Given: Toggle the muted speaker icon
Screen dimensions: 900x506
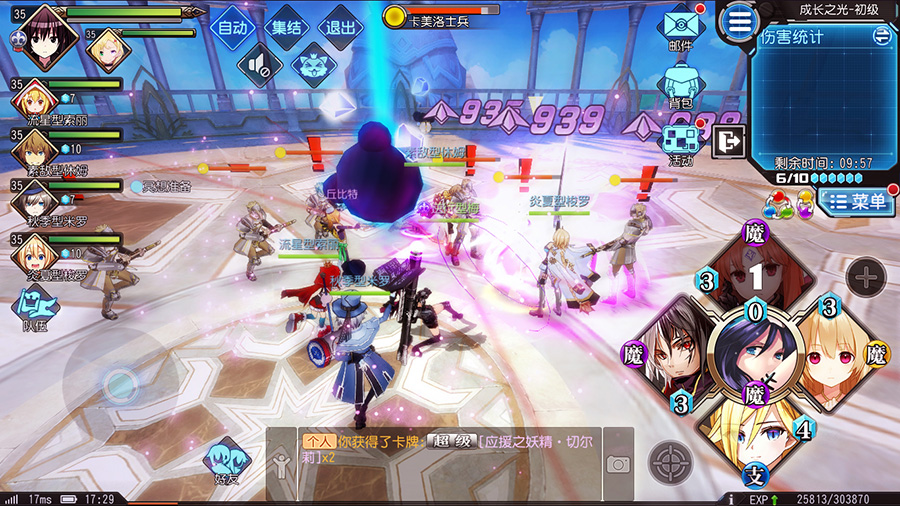Looking at the screenshot, I should pos(259,66).
